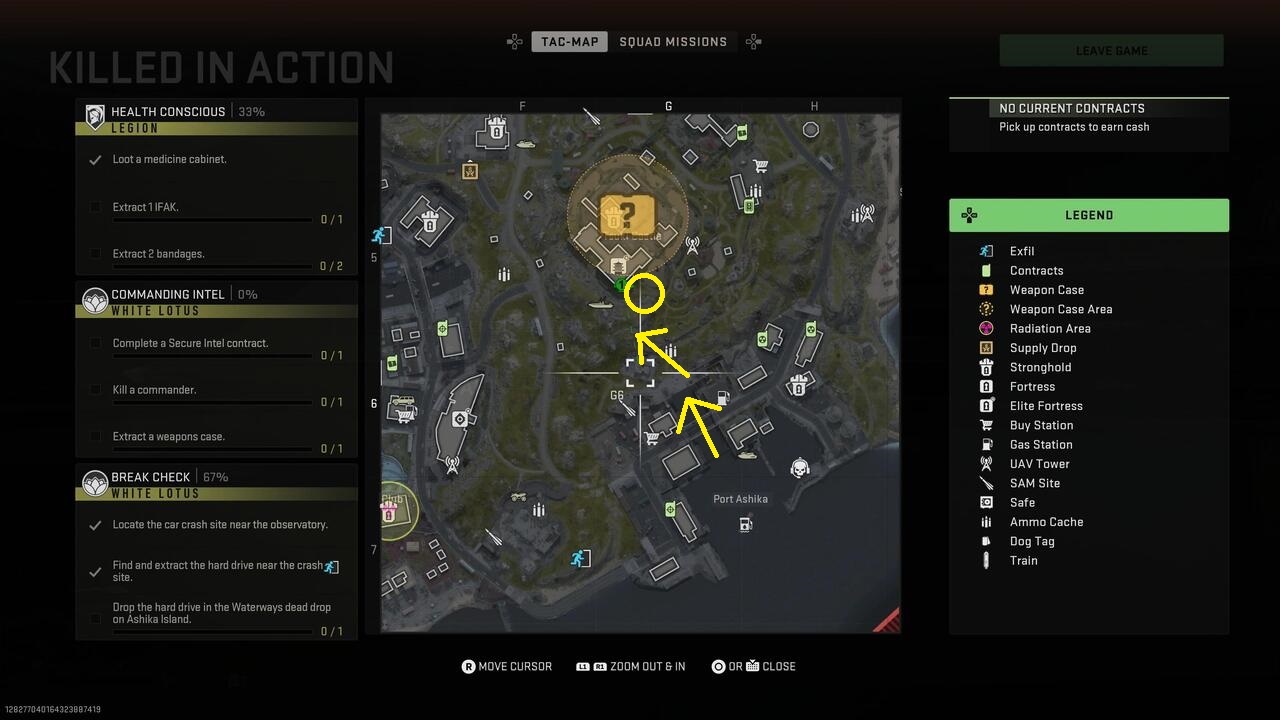Screen dimensions: 1280x720
Task: Click the Port Ashika label on the map
Action: (x=740, y=499)
